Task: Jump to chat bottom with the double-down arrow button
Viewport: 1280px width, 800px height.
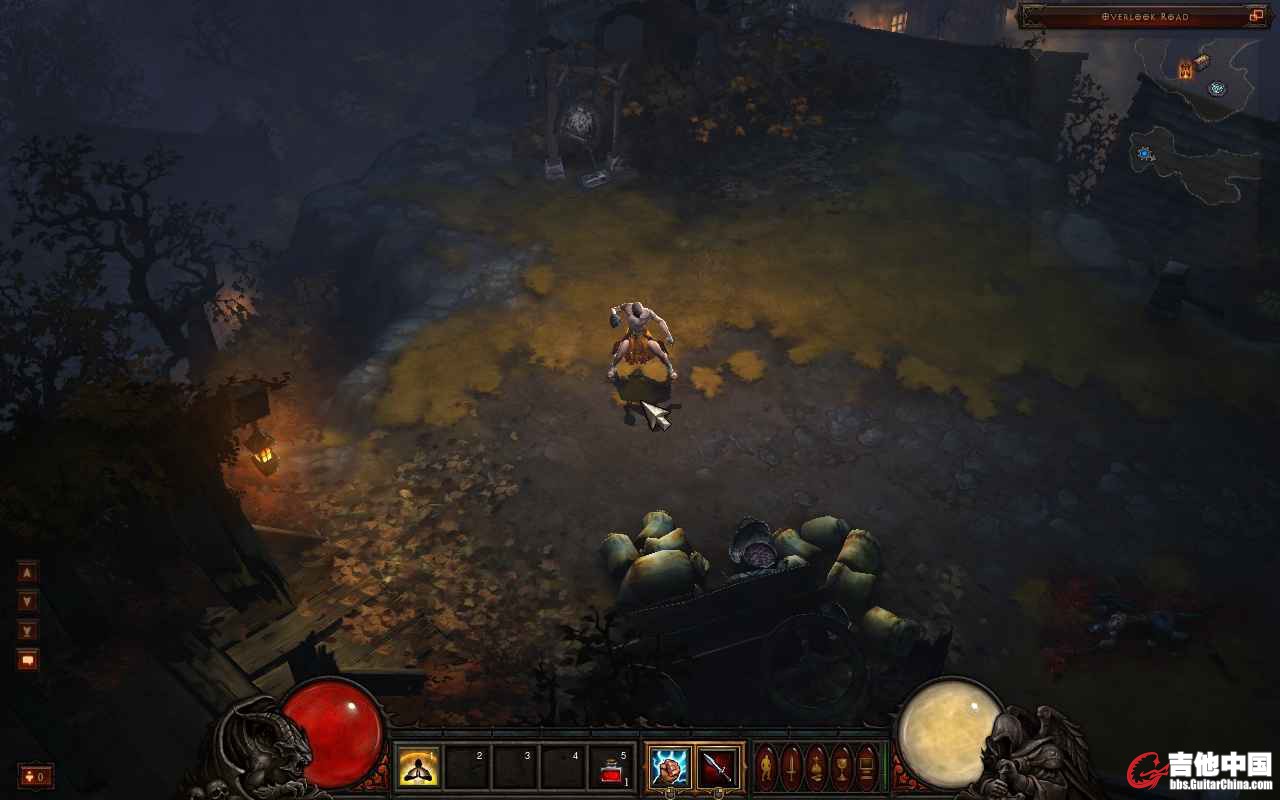Action: click(x=28, y=630)
